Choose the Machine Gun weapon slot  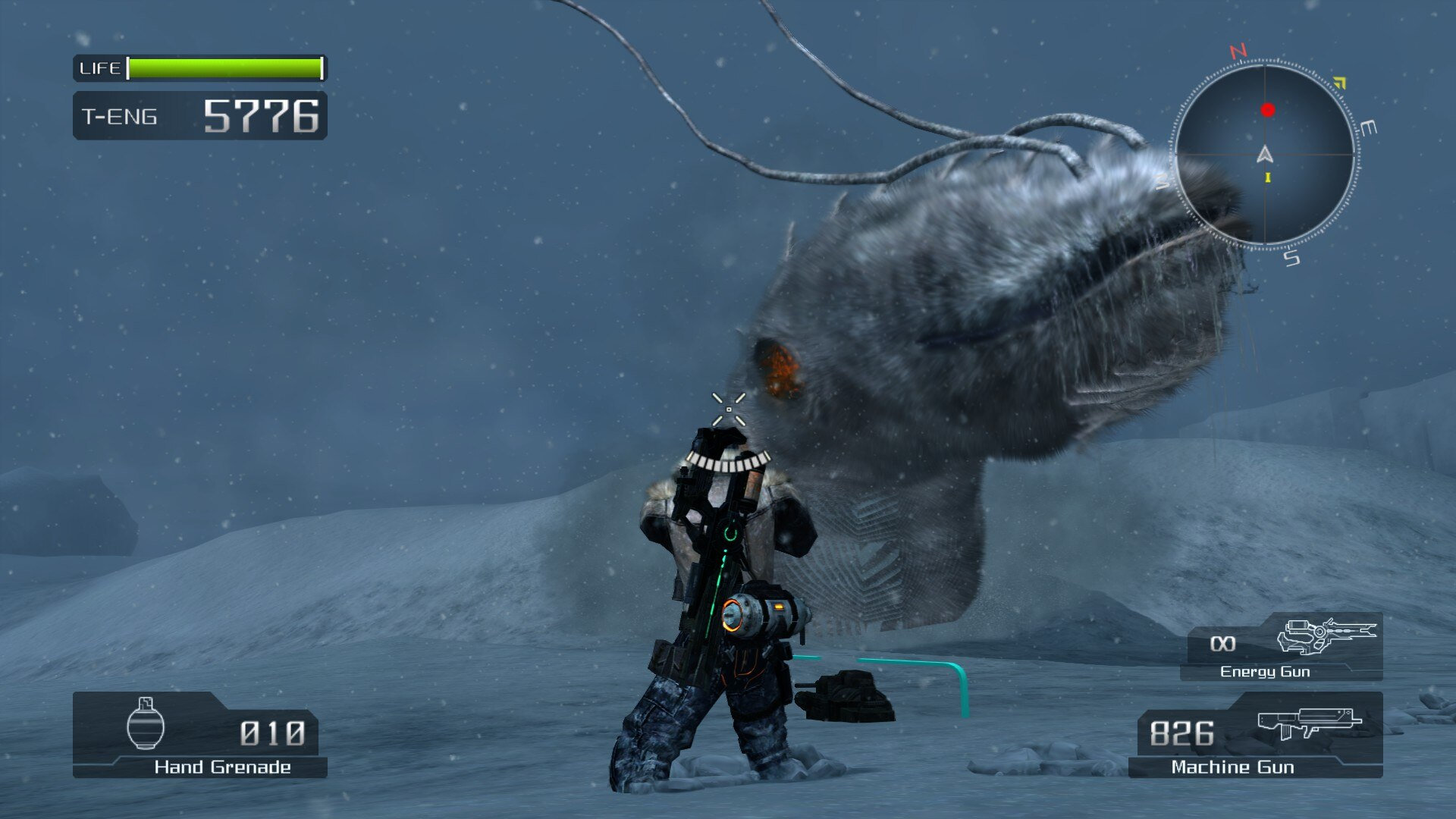coord(1256,735)
